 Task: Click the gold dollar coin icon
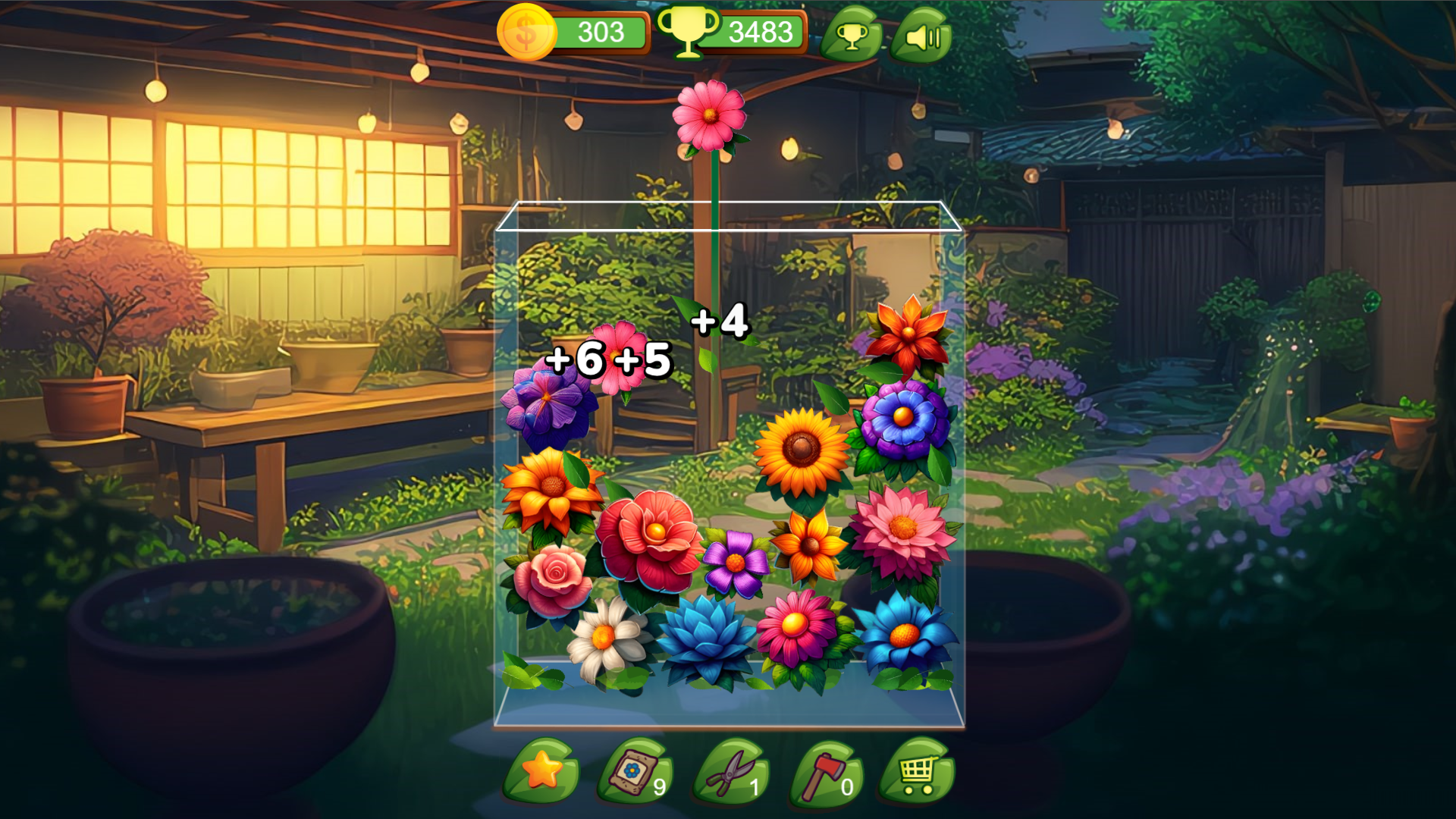(x=525, y=32)
